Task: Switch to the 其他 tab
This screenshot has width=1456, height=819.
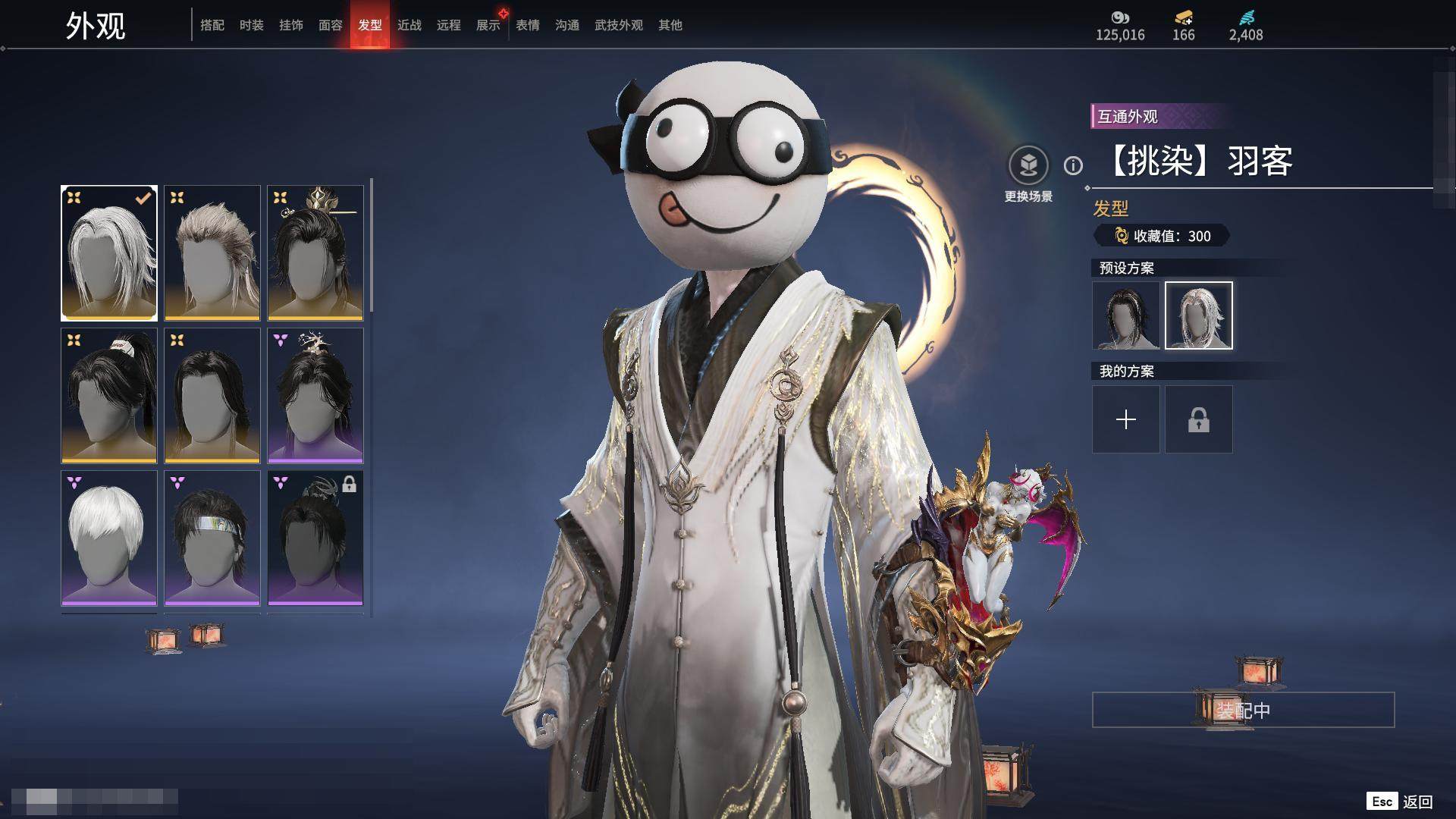Action: point(670,25)
